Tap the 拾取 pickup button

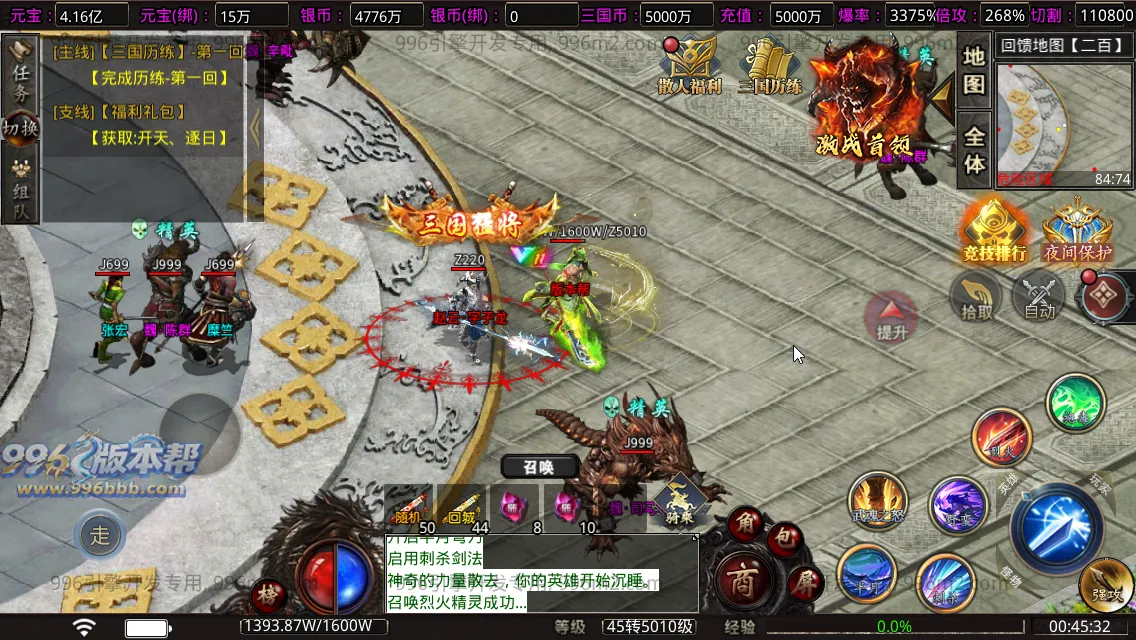click(977, 297)
